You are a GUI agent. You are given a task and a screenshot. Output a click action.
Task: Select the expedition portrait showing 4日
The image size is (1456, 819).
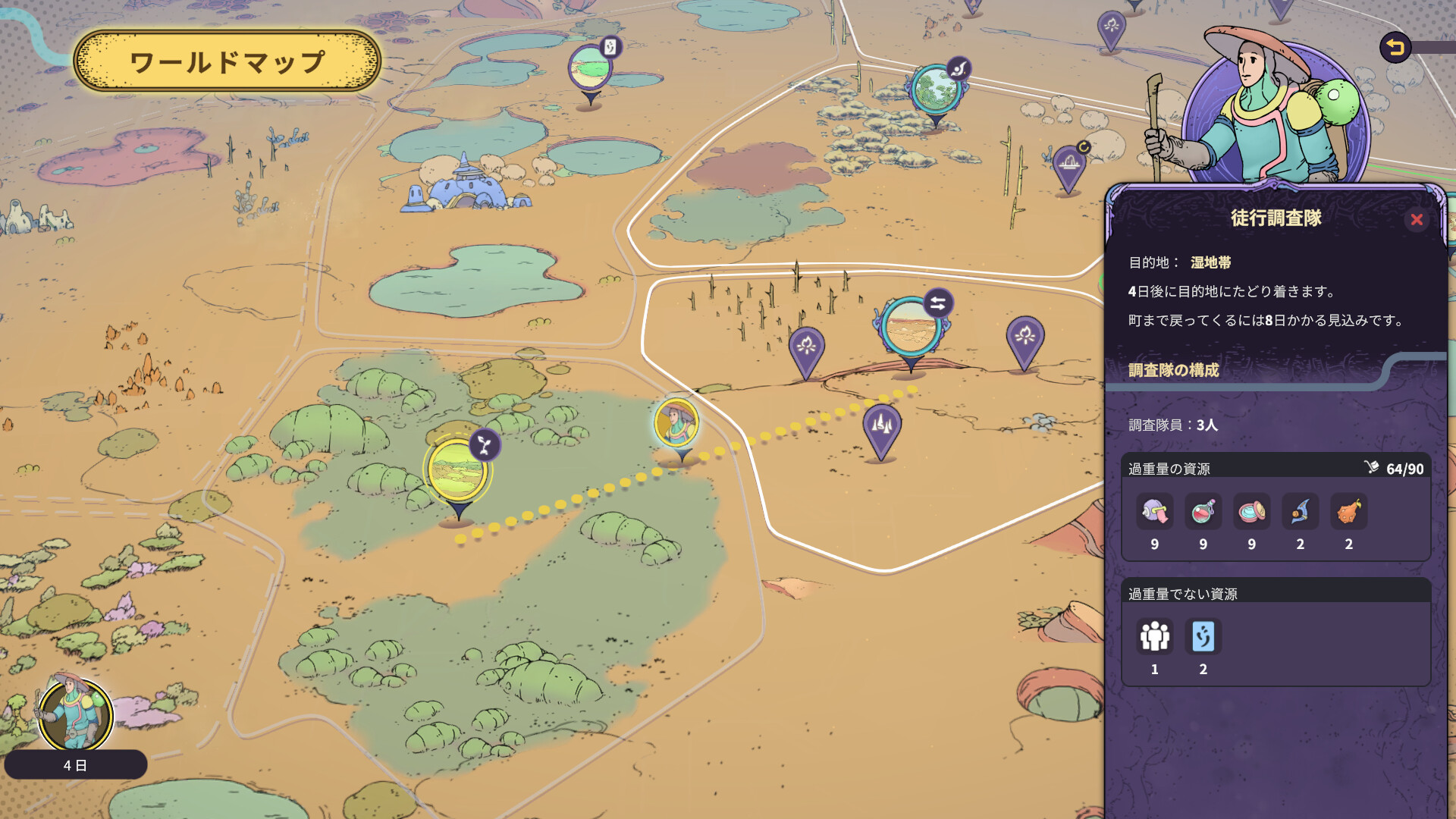pyautogui.click(x=76, y=715)
